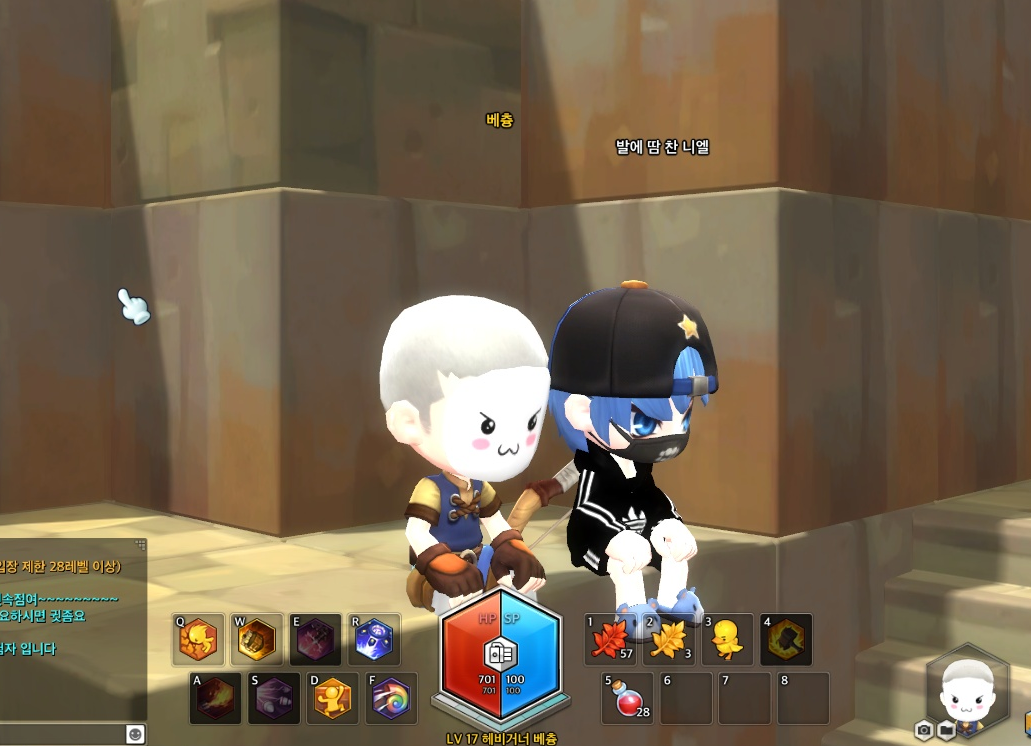Click the icon in the HP/SP hexagon center

pos(499,655)
